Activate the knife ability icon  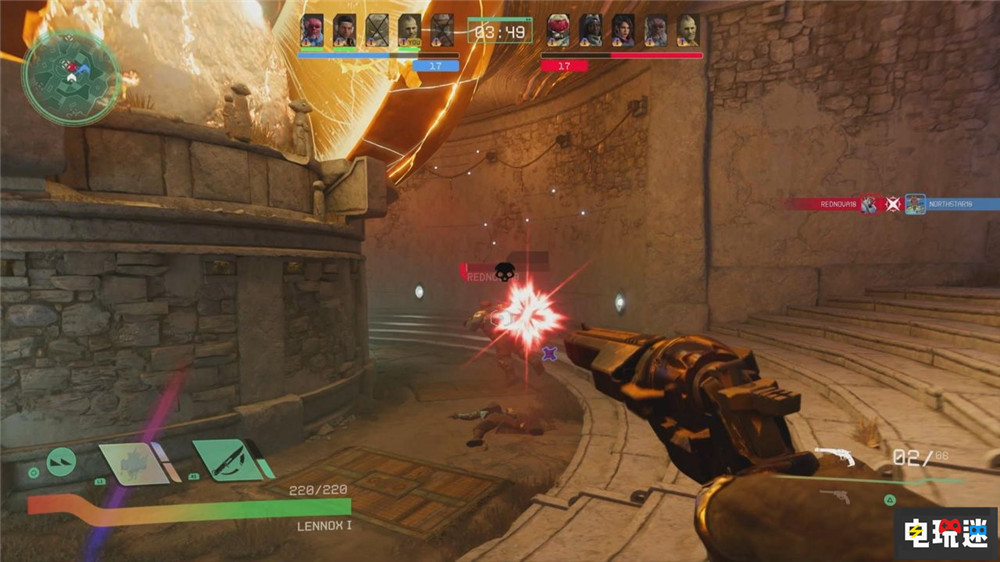click(x=231, y=460)
